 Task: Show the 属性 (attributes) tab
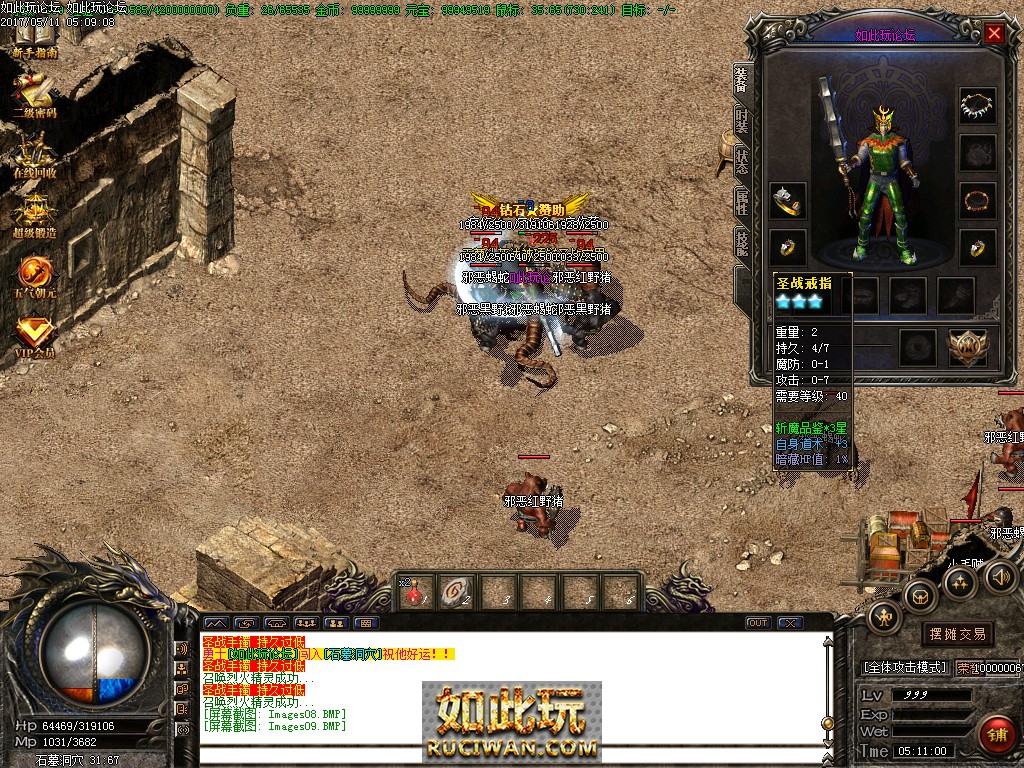point(741,203)
